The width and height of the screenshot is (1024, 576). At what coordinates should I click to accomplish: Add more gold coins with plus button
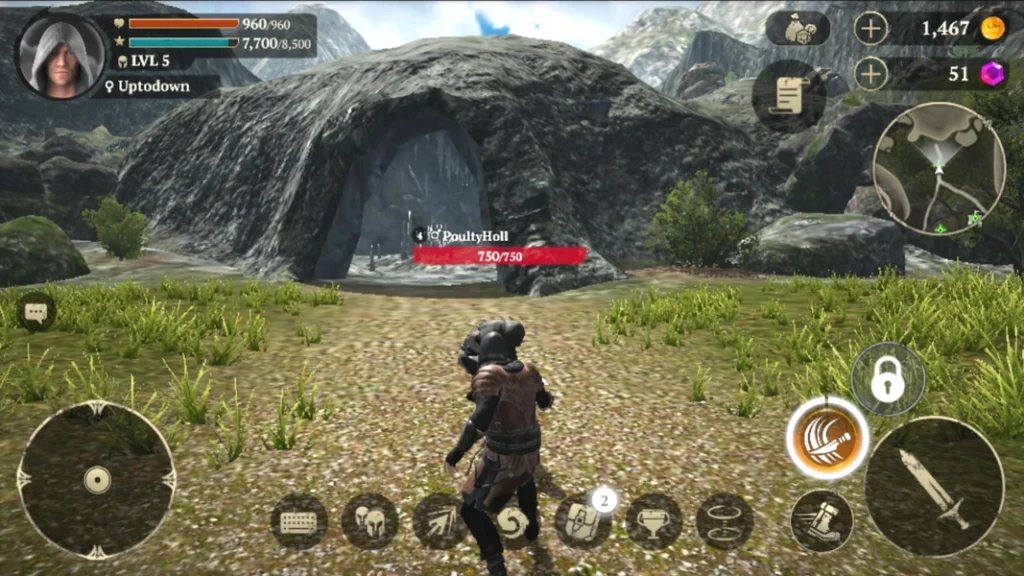[871, 28]
